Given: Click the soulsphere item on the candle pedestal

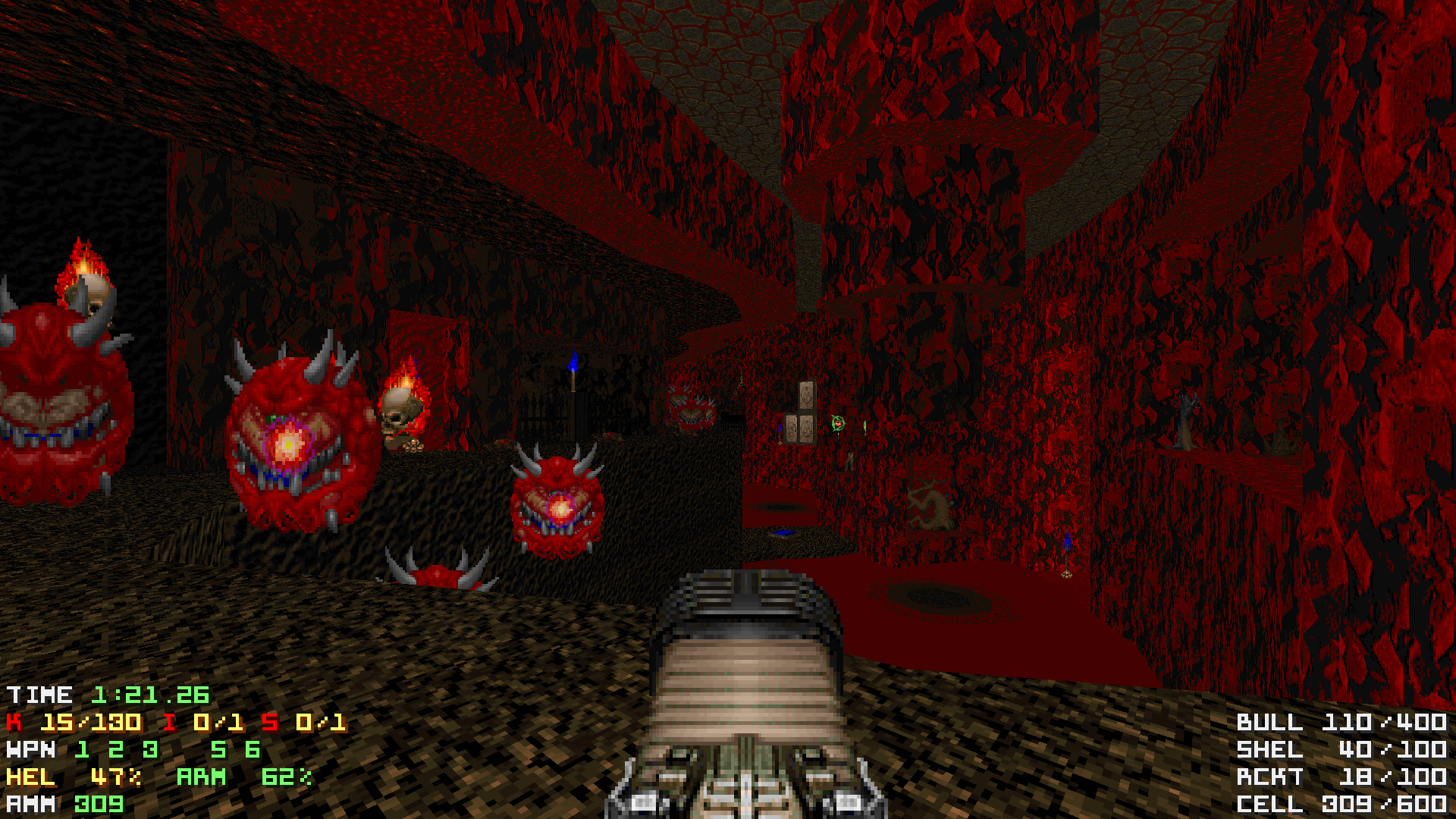Looking at the screenshot, I should click(837, 424).
